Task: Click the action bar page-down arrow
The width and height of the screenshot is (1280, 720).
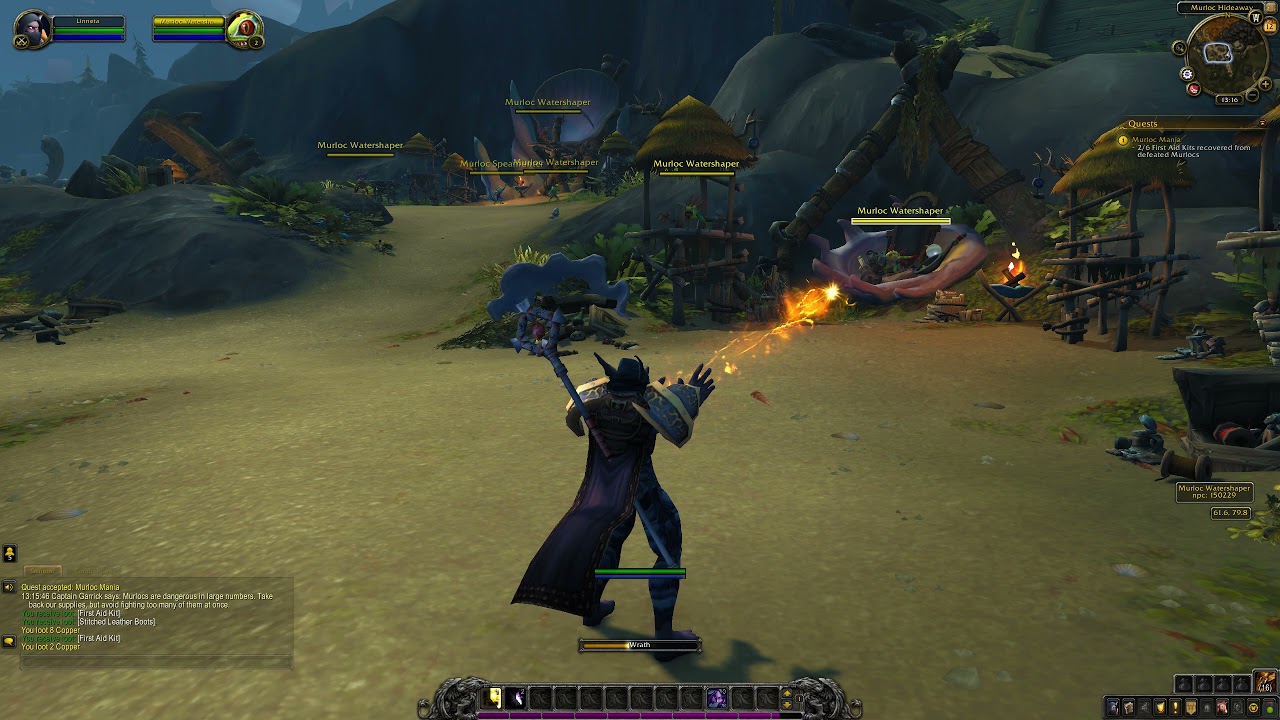Action: (x=788, y=704)
